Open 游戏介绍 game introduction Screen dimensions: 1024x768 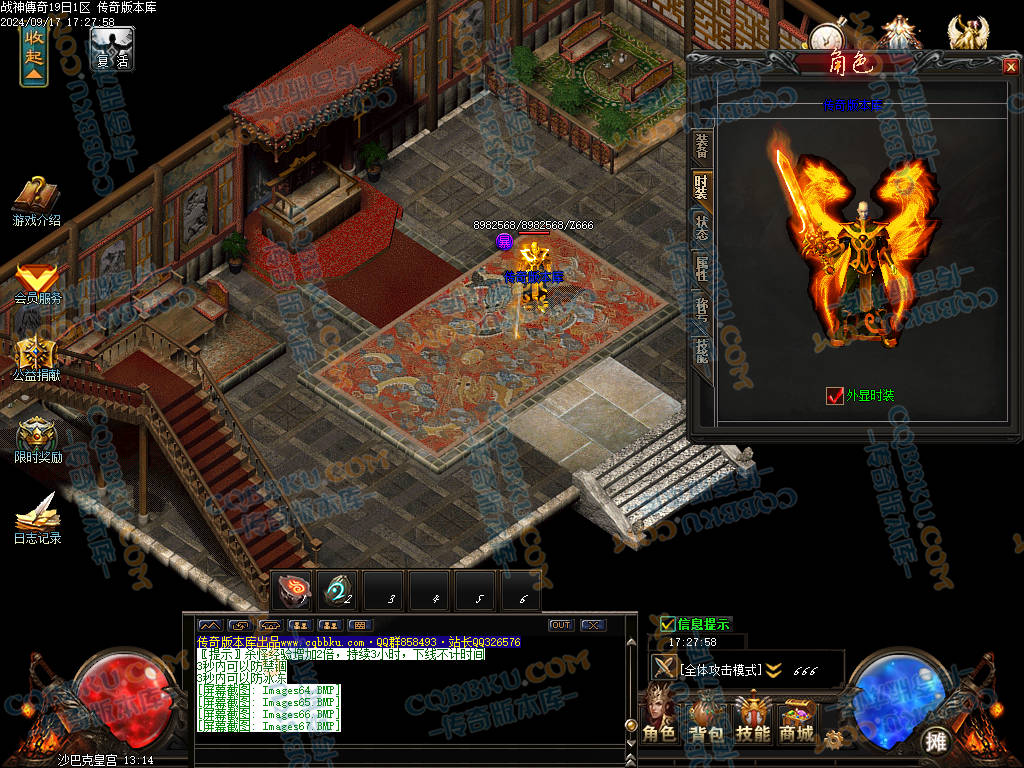tap(37, 201)
